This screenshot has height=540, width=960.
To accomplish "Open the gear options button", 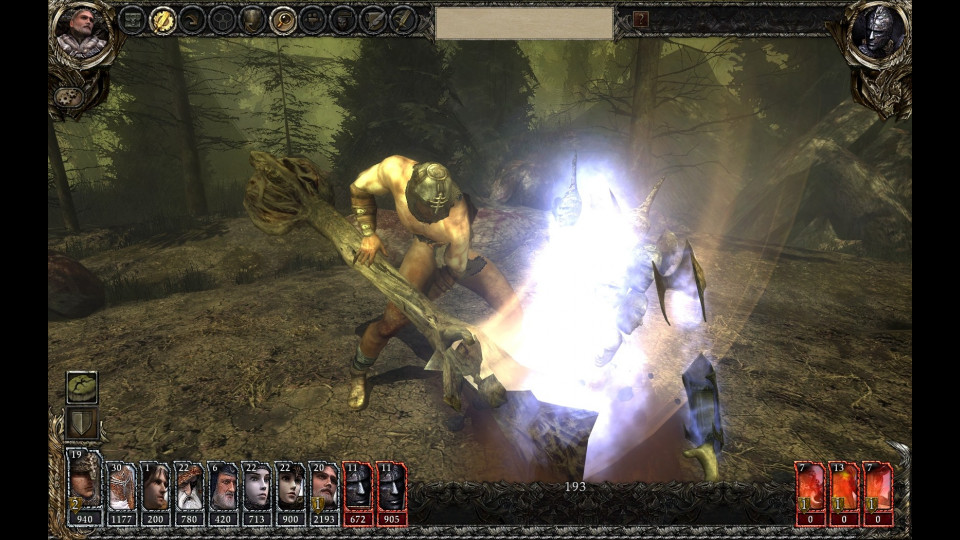I will 67,97.
